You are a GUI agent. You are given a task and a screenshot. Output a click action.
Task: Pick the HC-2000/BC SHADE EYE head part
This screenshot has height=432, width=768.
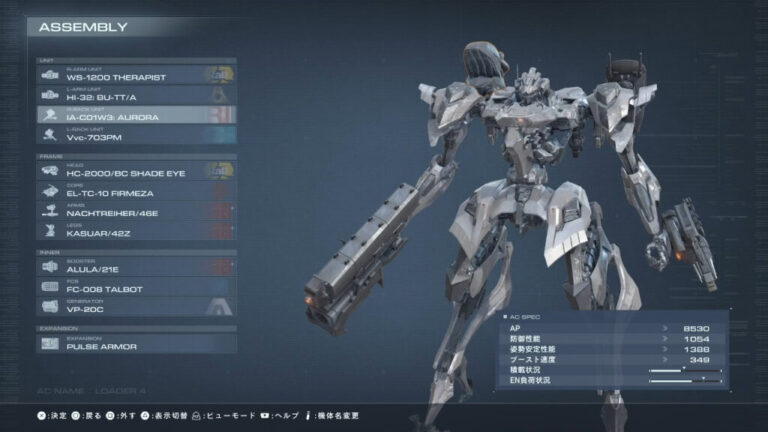click(x=136, y=171)
